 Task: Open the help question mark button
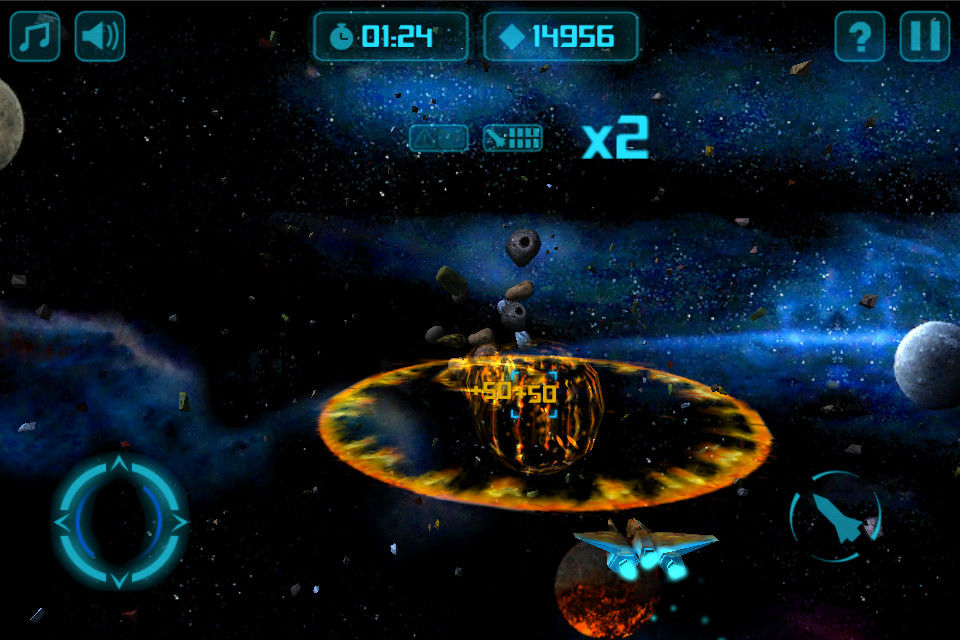point(860,36)
